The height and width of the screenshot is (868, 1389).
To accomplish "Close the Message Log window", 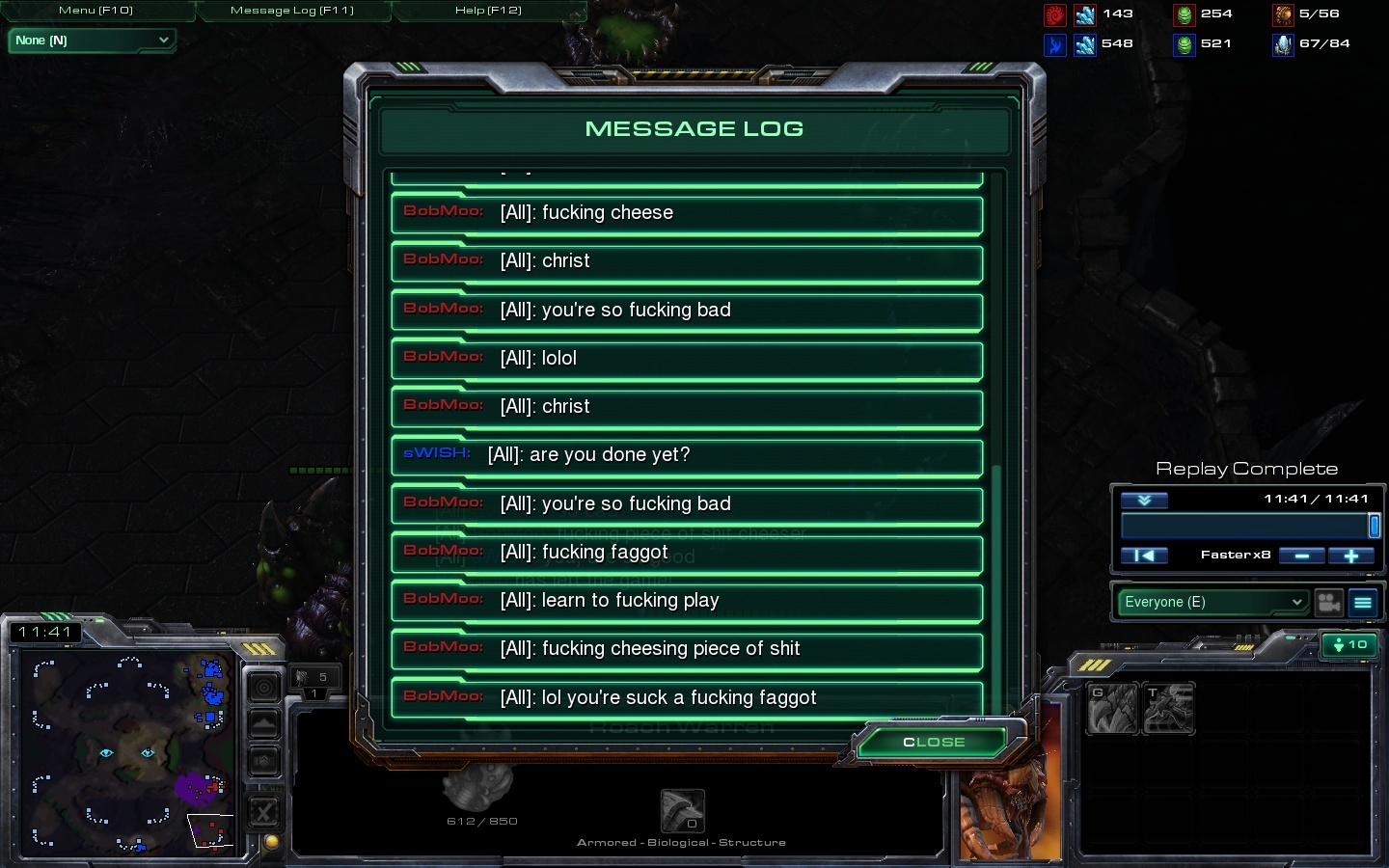I will point(934,742).
